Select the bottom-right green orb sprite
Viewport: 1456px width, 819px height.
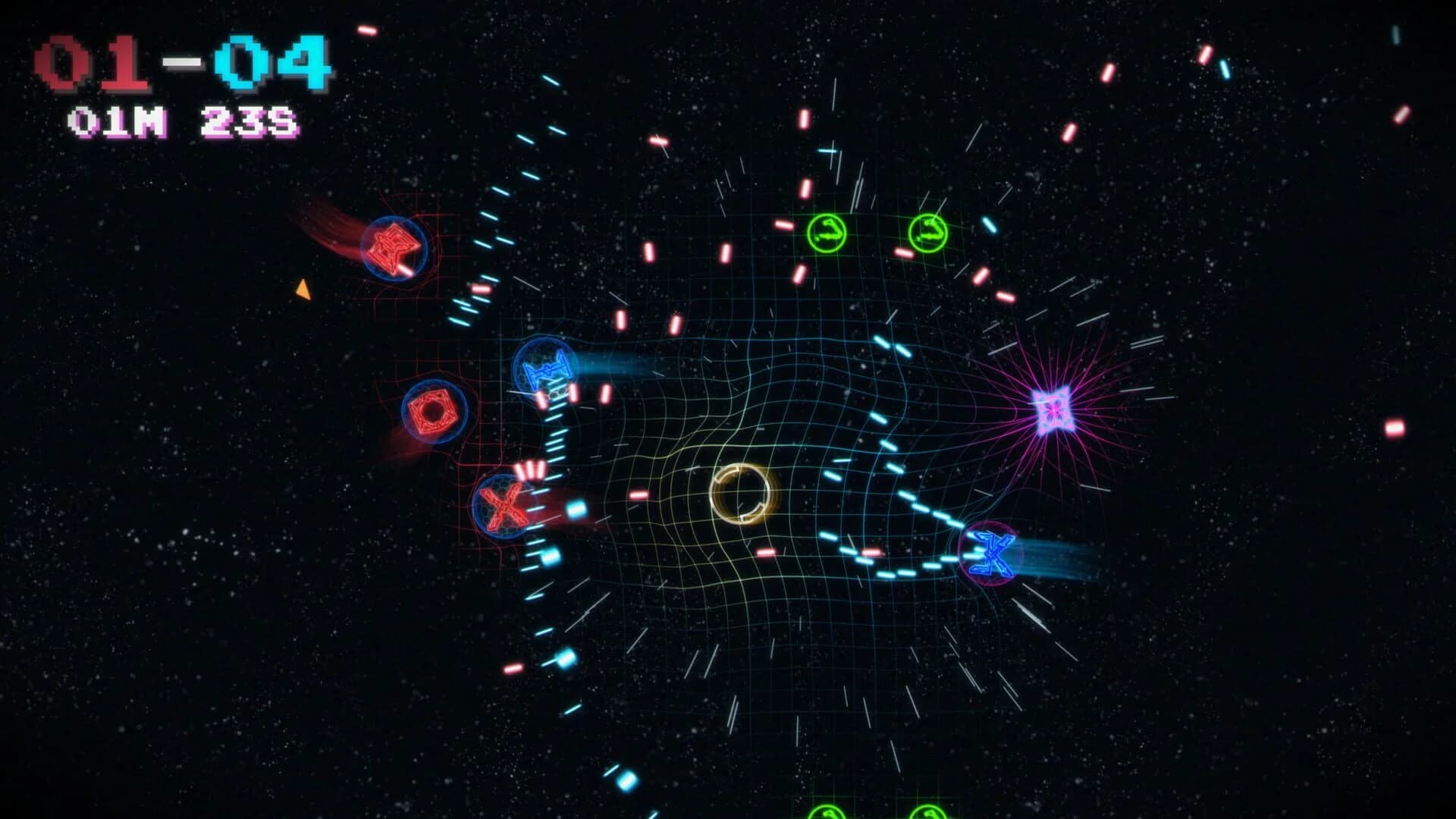[x=927, y=813]
